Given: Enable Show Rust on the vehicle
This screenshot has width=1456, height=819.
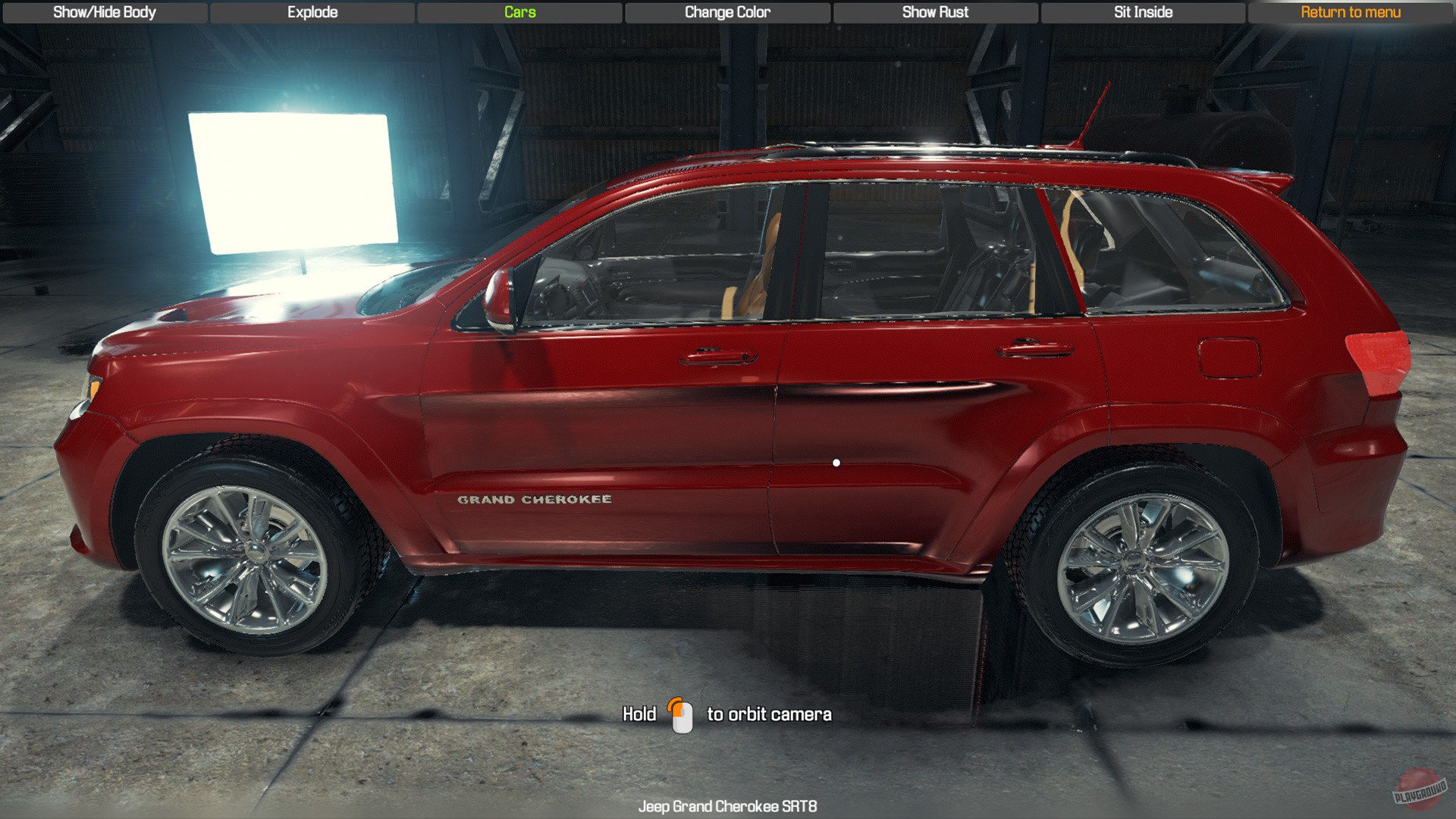Looking at the screenshot, I should tap(935, 12).
